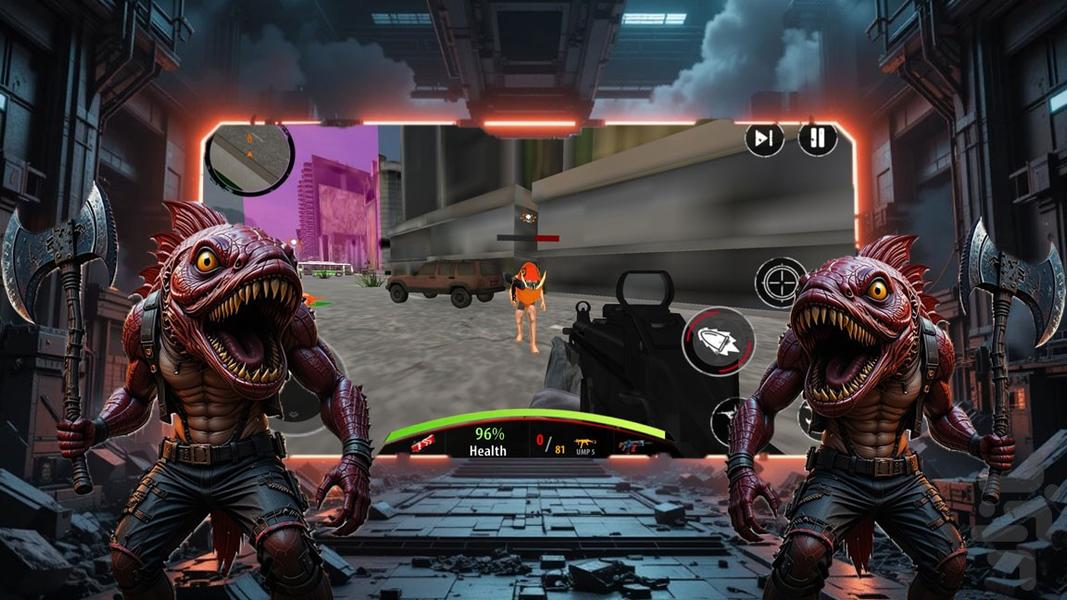
Task: Select the UMP 5 weapon icon
Action: 585,441
